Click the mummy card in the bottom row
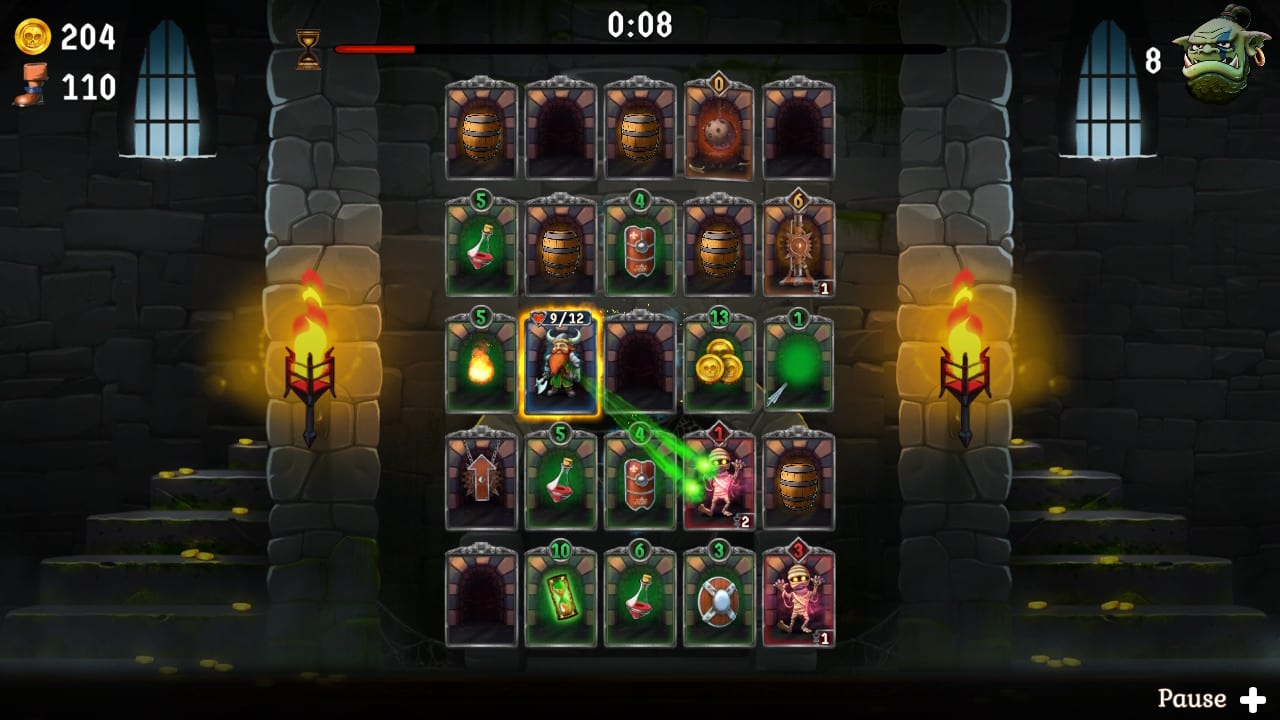The image size is (1280, 720). click(799, 599)
